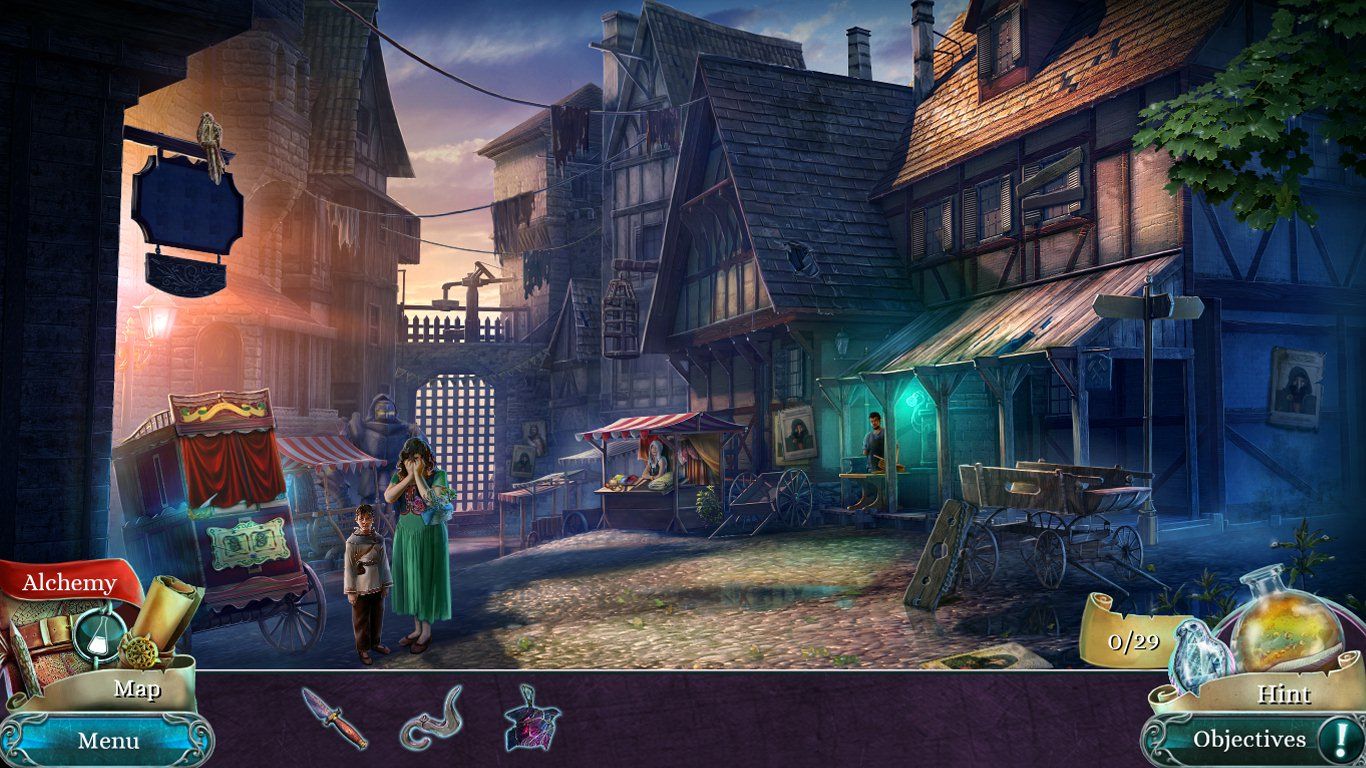
Task: Open the Map
Action: pyautogui.click(x=140, y=690)
